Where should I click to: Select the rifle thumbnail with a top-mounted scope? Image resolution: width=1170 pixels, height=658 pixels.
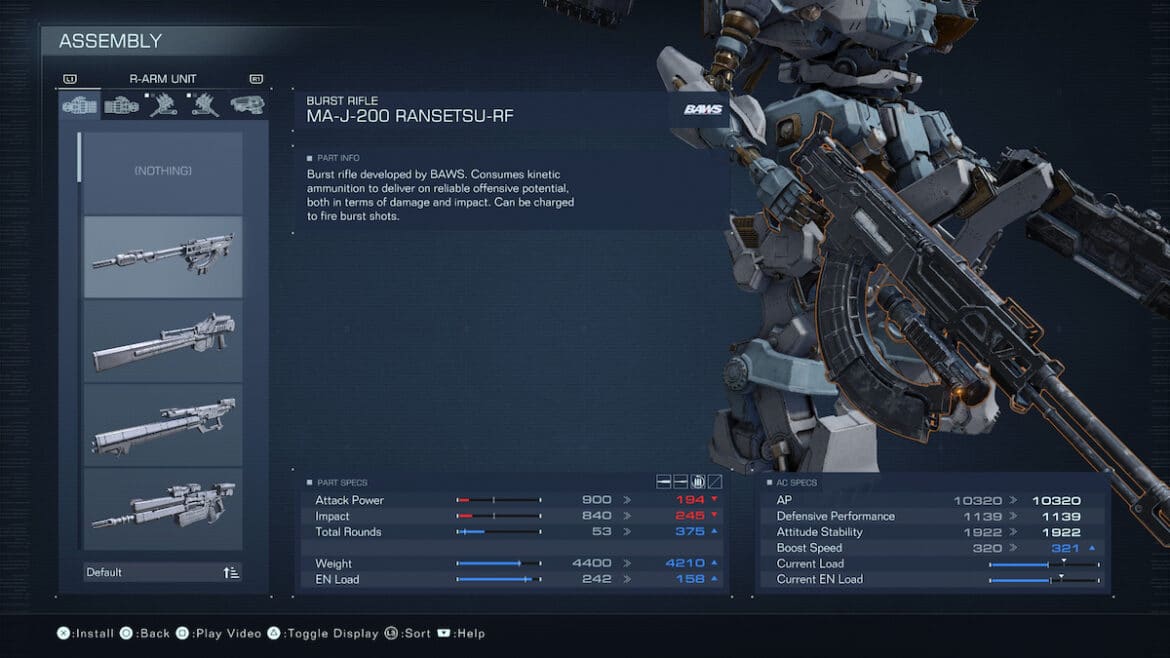click(x=162, y=508)
